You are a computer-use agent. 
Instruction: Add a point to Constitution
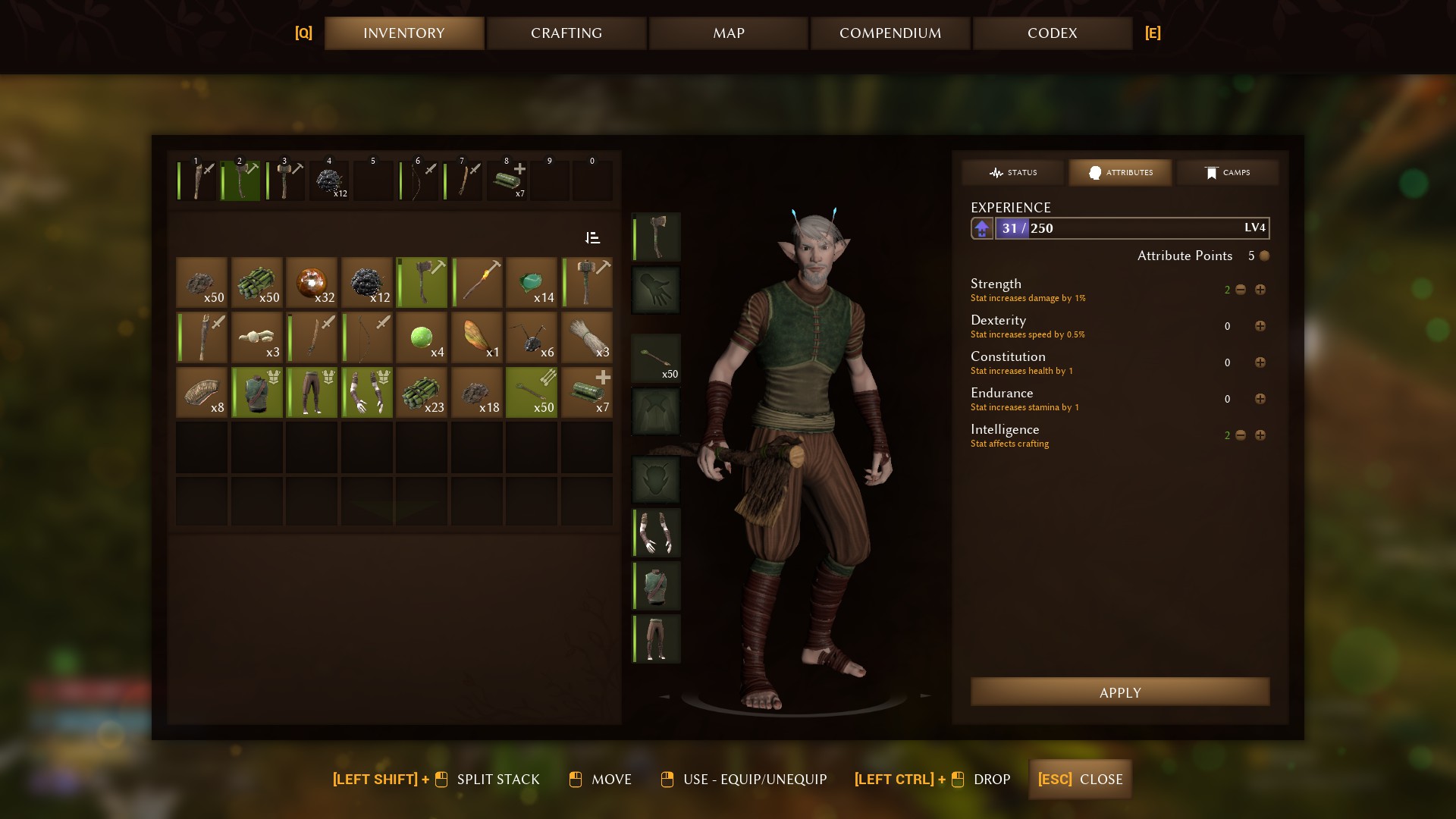pos(1260,362)
